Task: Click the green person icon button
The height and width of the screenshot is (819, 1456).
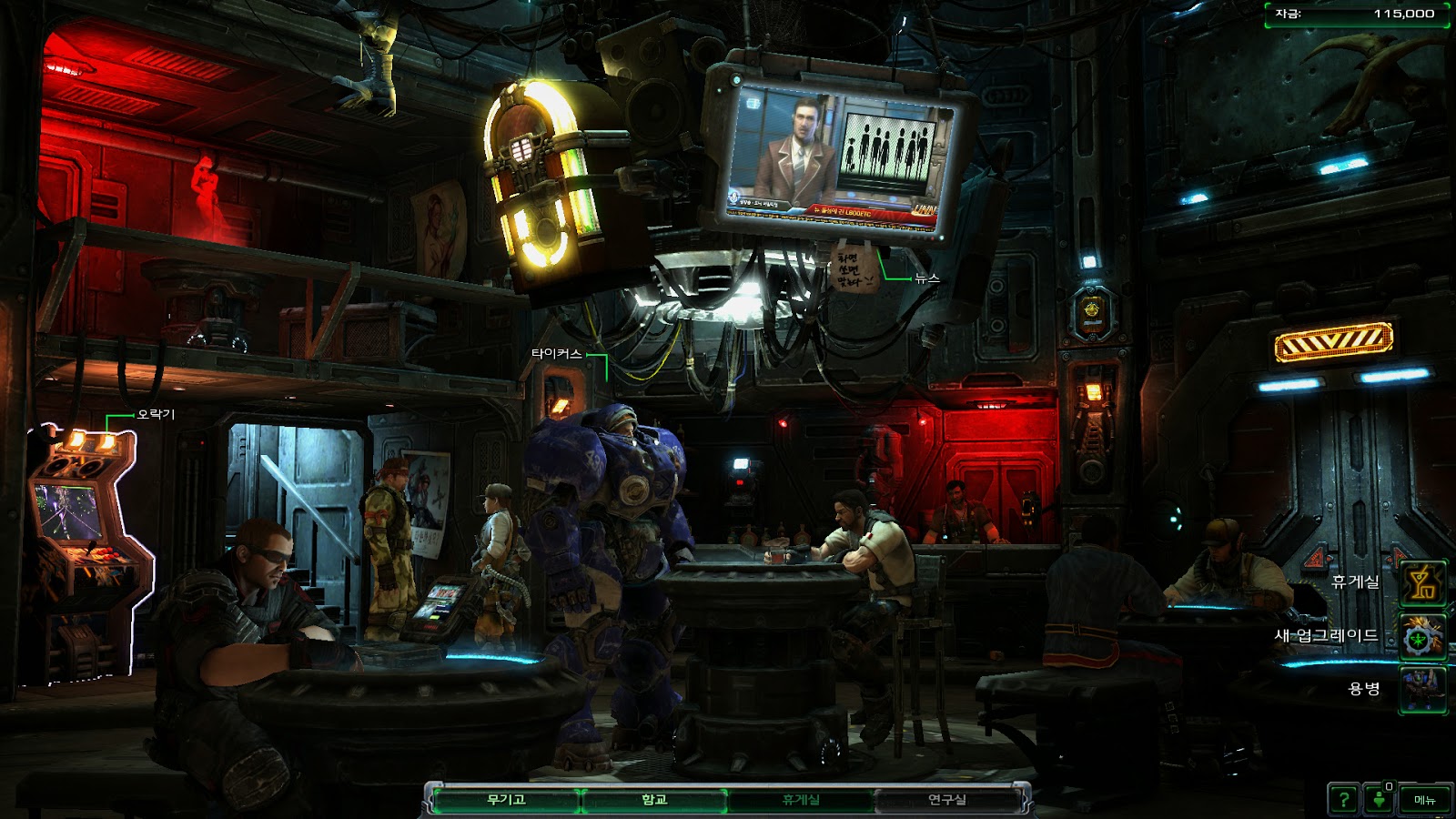Action: (x=1380, y=800)
